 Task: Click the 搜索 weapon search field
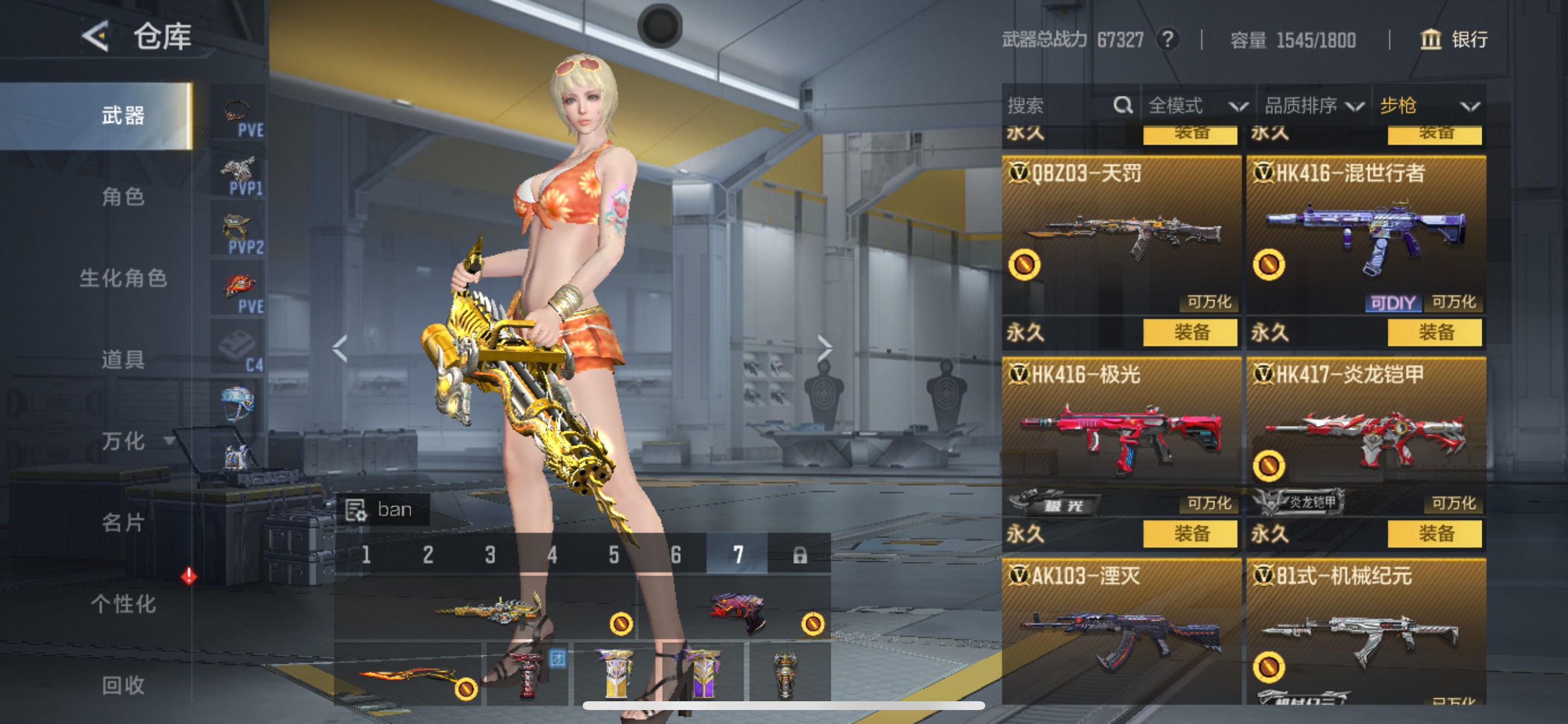(1059, 106)
